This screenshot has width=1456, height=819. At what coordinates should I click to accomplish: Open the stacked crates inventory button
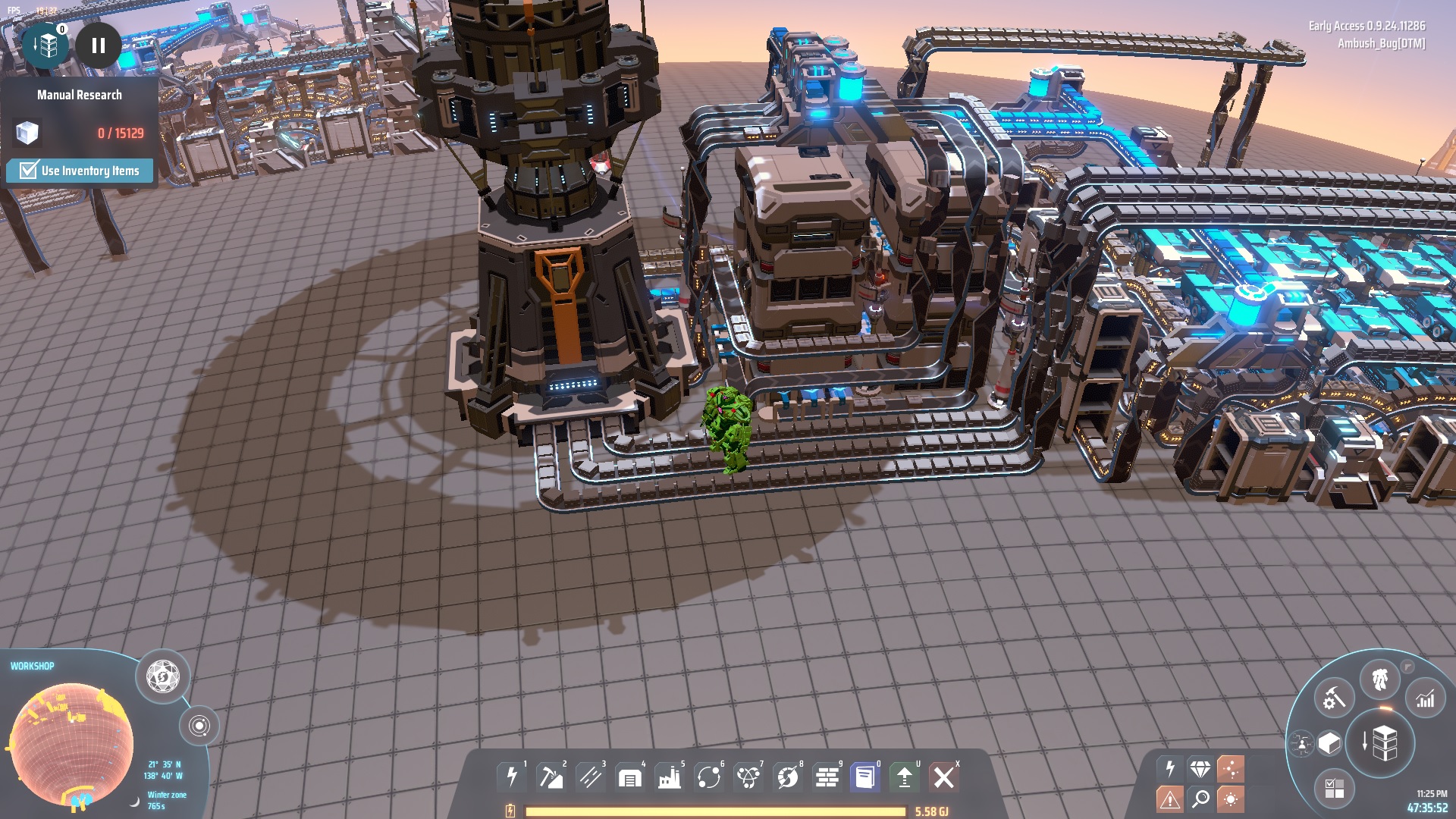point(1382,742)
